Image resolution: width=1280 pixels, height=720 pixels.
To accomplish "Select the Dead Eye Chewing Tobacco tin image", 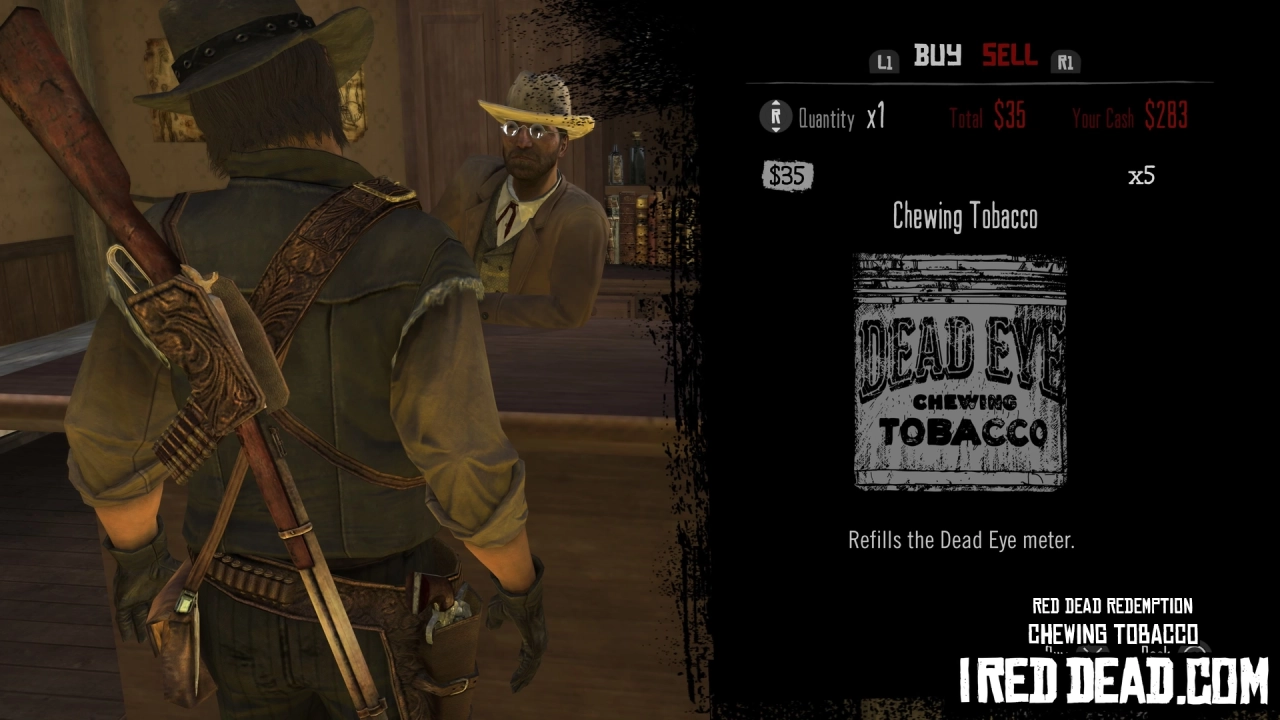I will [x=962, y=373].
